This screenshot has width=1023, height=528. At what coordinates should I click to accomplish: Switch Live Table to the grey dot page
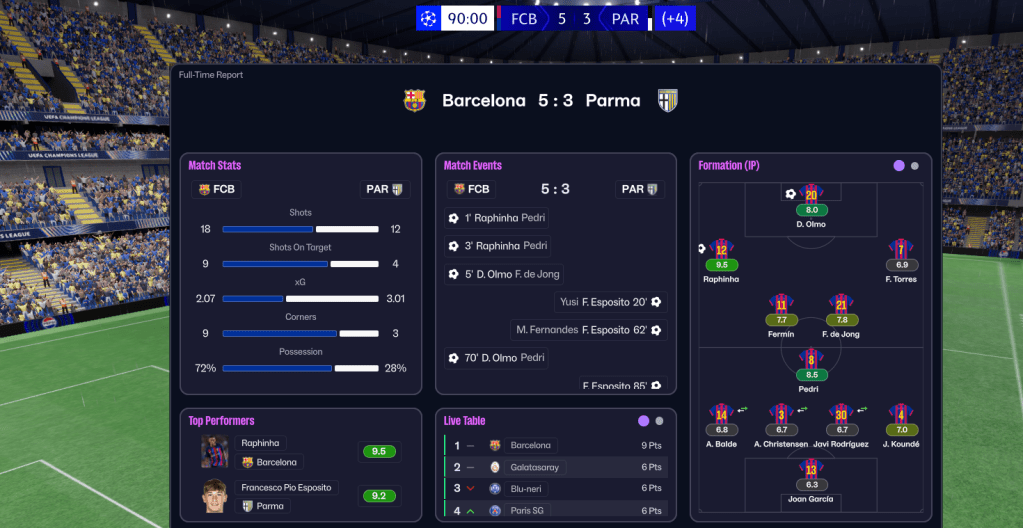pyautogui.click(x=659, y=421)
